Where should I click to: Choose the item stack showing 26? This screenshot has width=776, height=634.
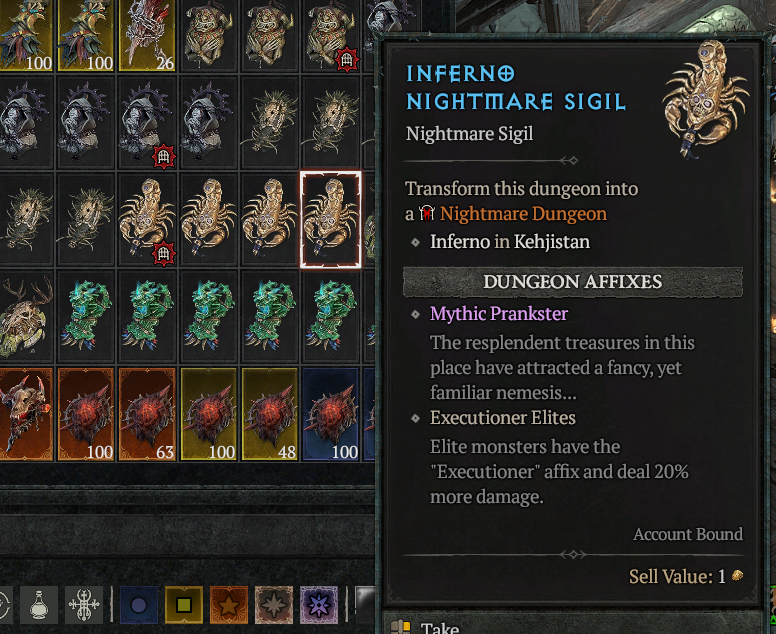(x=148, y=35)
